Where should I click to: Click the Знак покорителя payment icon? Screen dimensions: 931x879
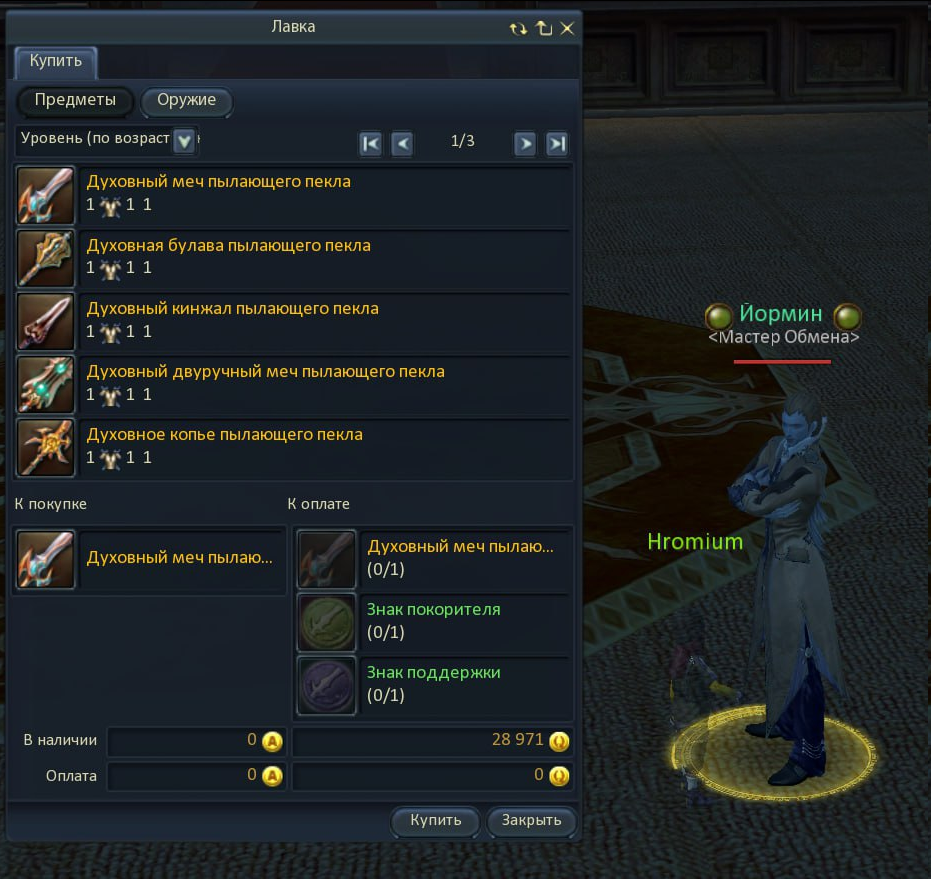327,622
